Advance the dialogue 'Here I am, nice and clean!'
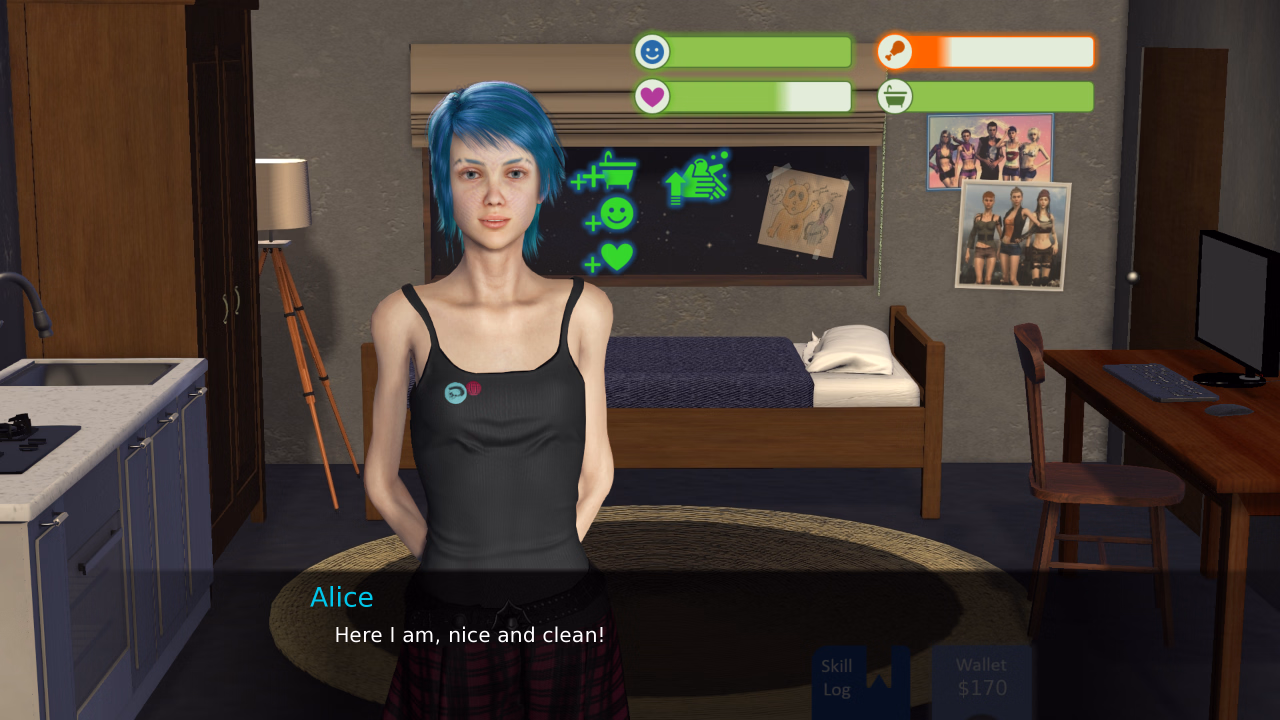Viewport: 1280px width, 720px height. pyautogui.click(x=470, y=634)
